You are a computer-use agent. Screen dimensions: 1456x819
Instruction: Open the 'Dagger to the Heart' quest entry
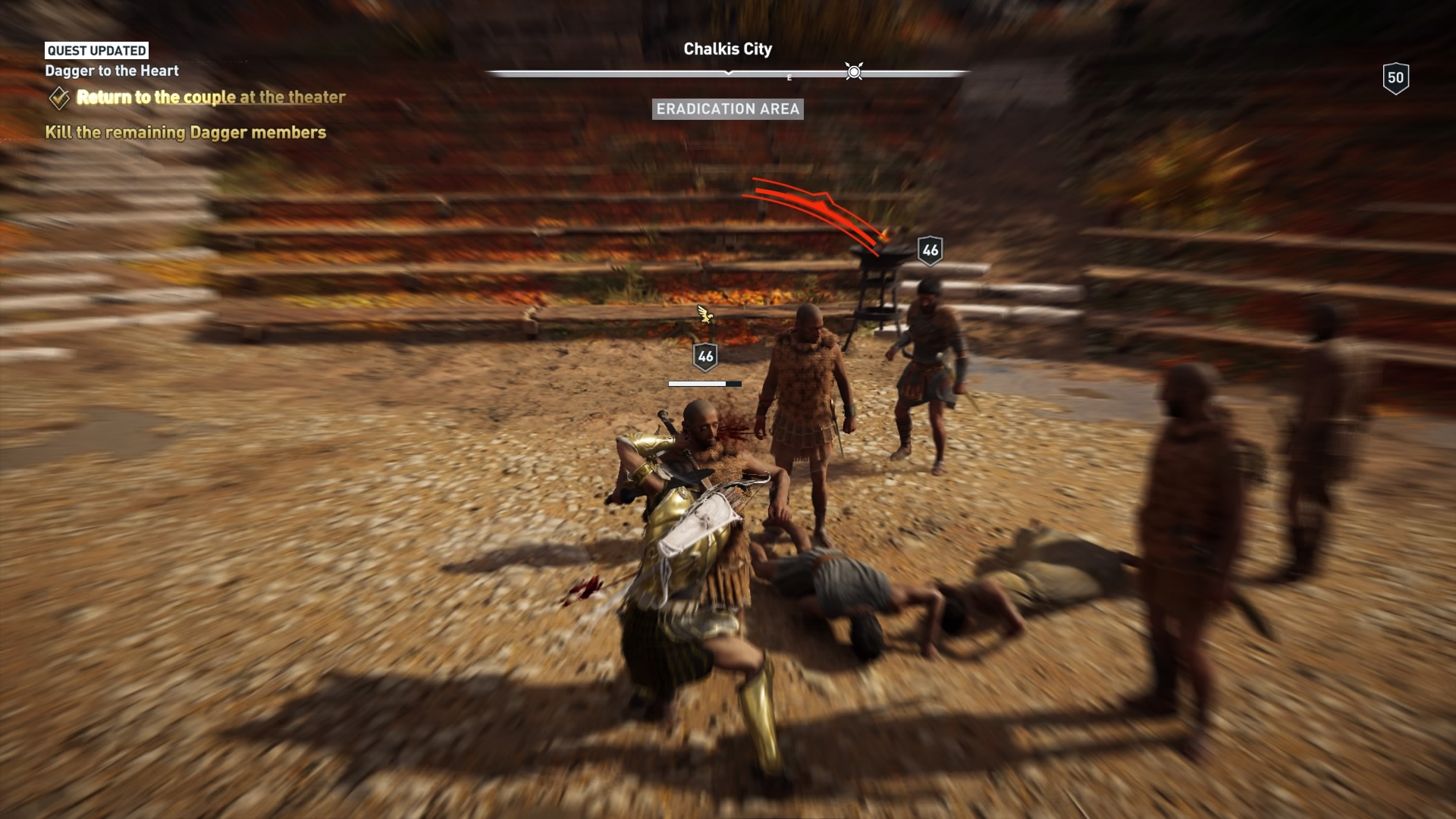111,71
